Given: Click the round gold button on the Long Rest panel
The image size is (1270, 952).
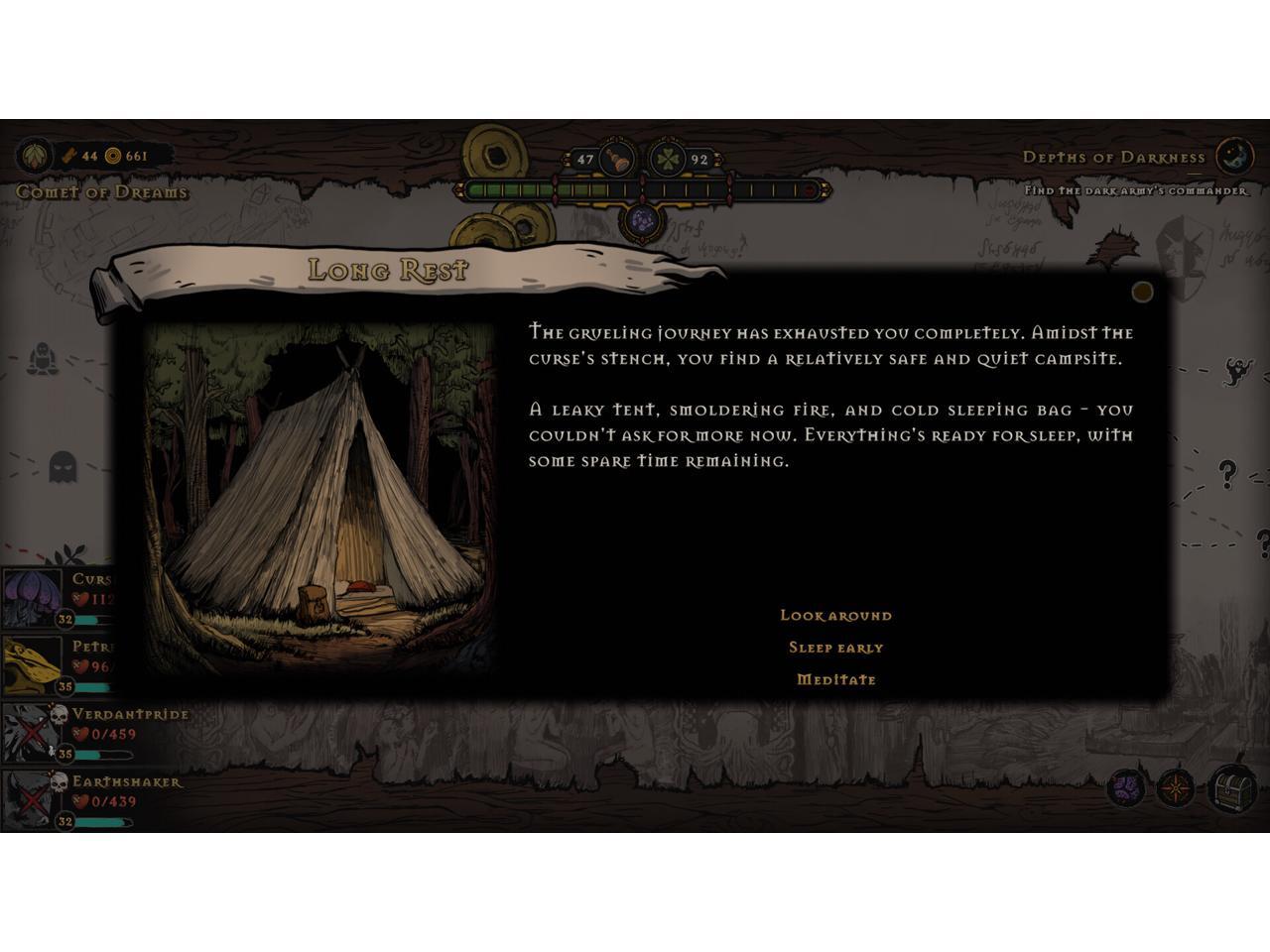Looking at the screenshot, I should click(1142, 292).
